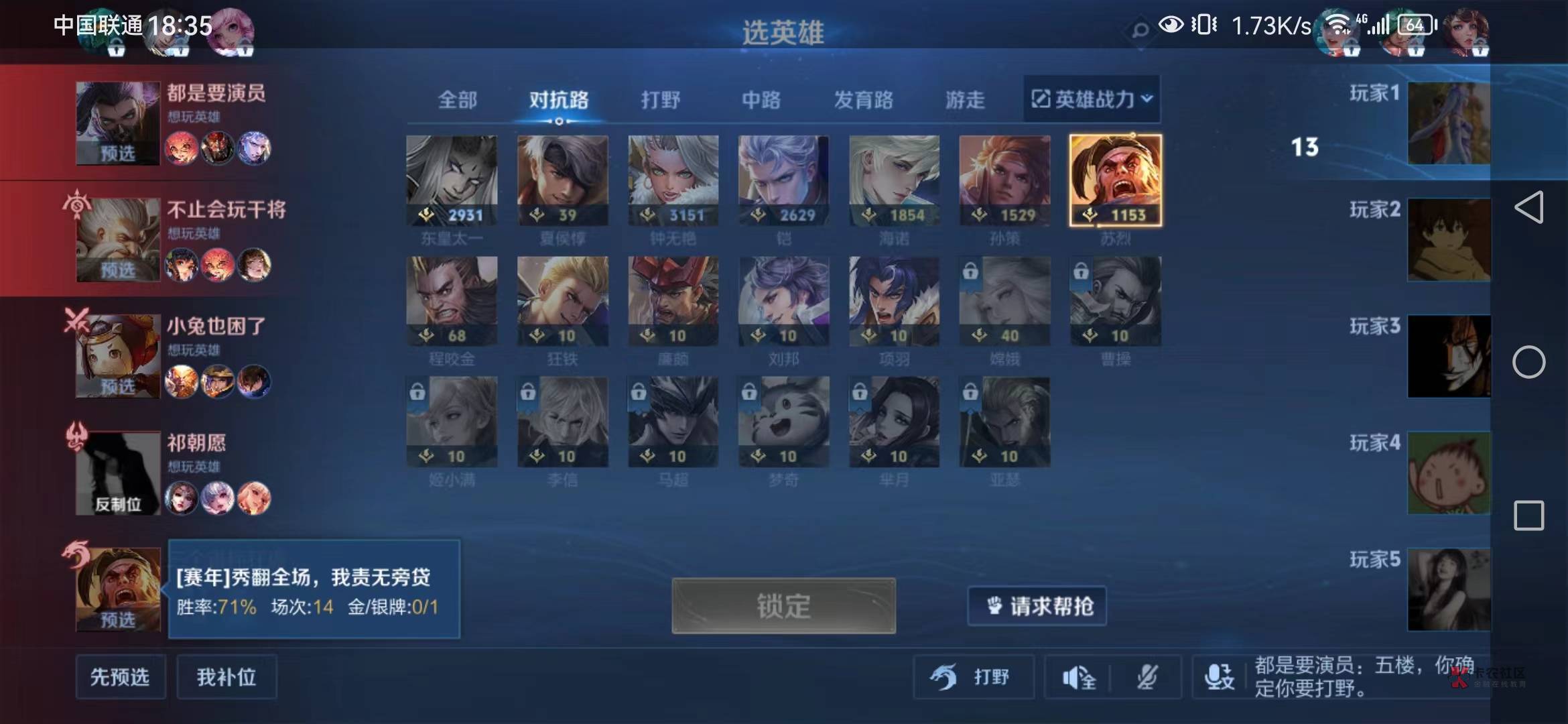The width and height of the screenshot is (1568, 724).
Task: Select hero 程咬金
Action: 452,301
